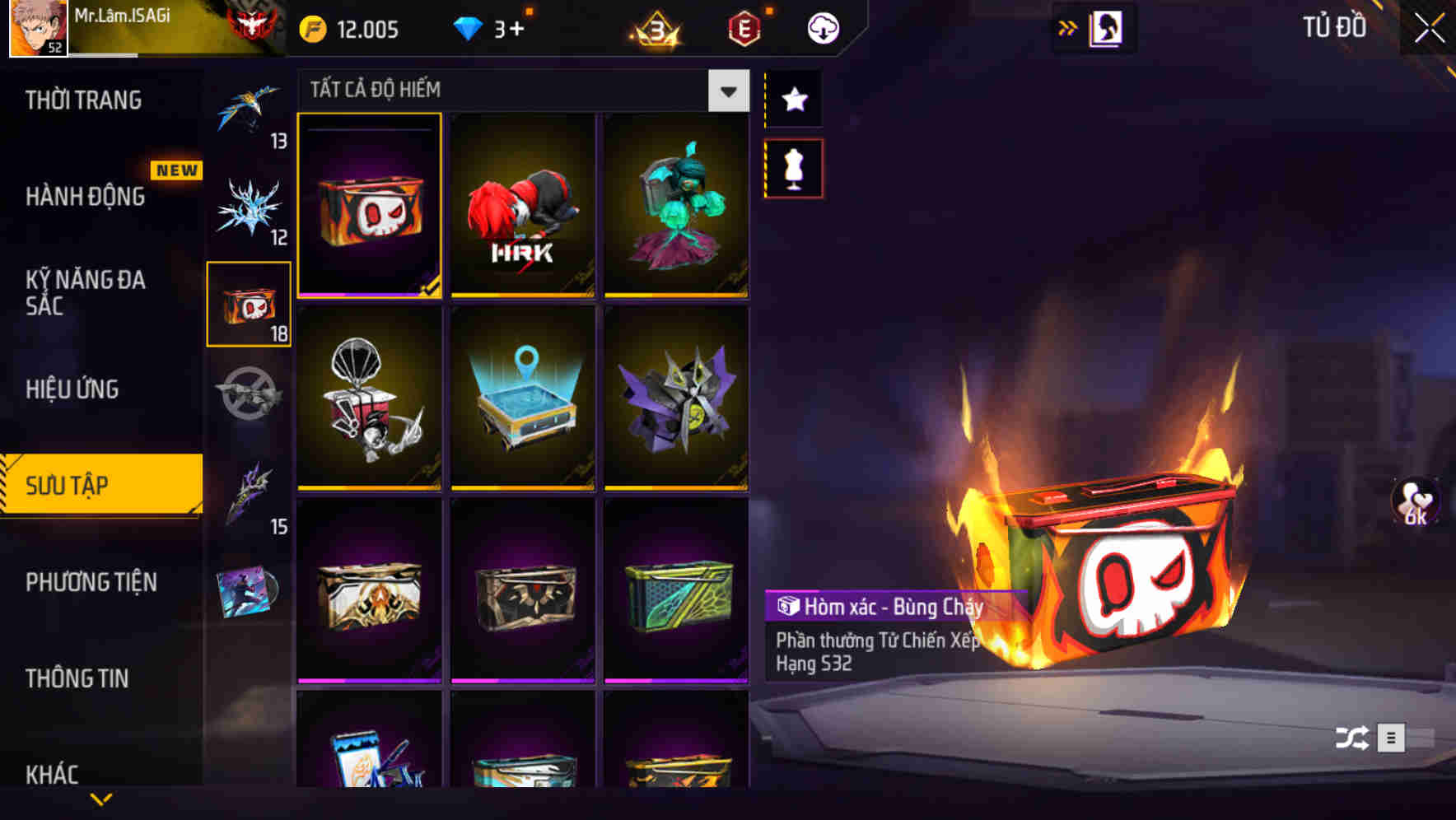1456x820 pixels.
Task: Click the Hòm xác - Bùng Cháy label
Action: 885,608
